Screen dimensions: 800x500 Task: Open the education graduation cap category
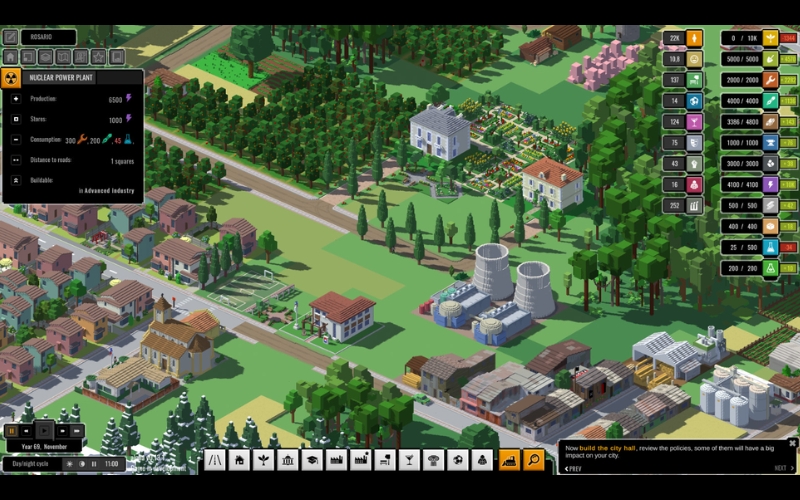[312, 460]
